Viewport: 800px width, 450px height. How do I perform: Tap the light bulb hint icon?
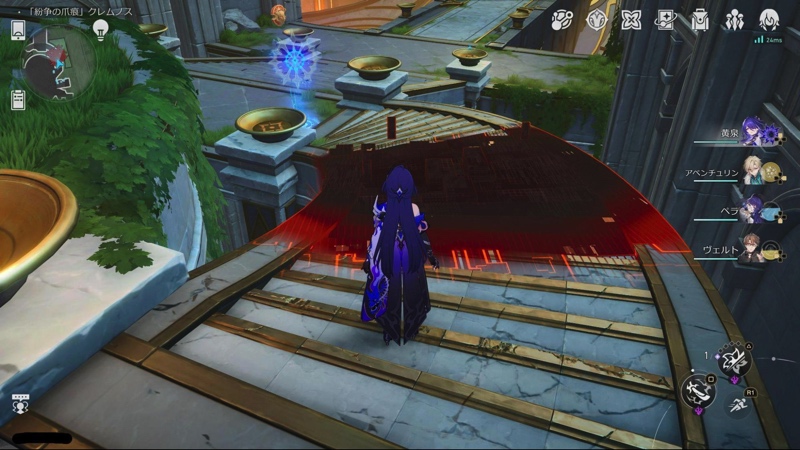coord(100,29)
